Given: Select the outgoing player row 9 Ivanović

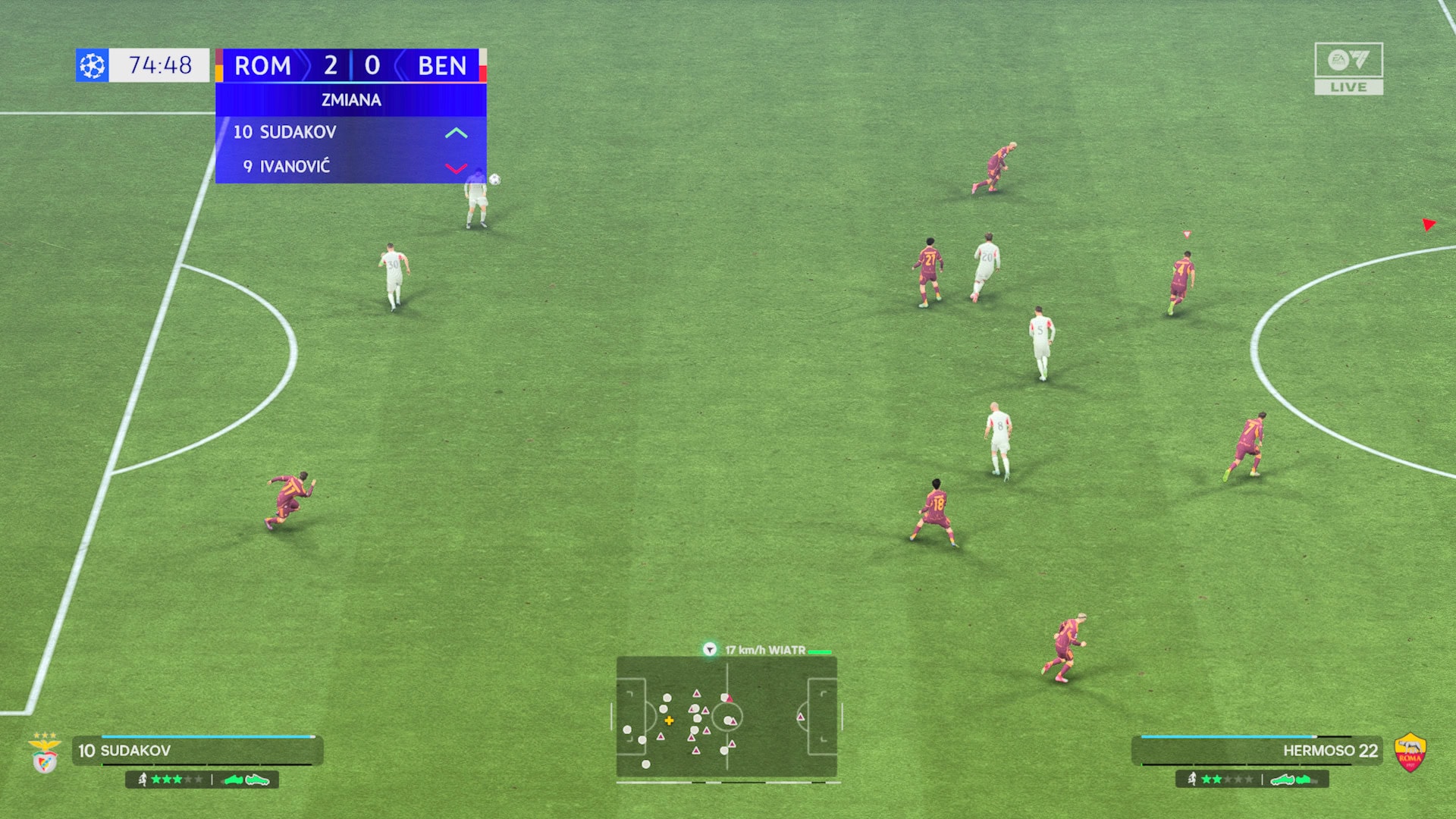Looking at the screenshot, I should (x=350, y=167).
